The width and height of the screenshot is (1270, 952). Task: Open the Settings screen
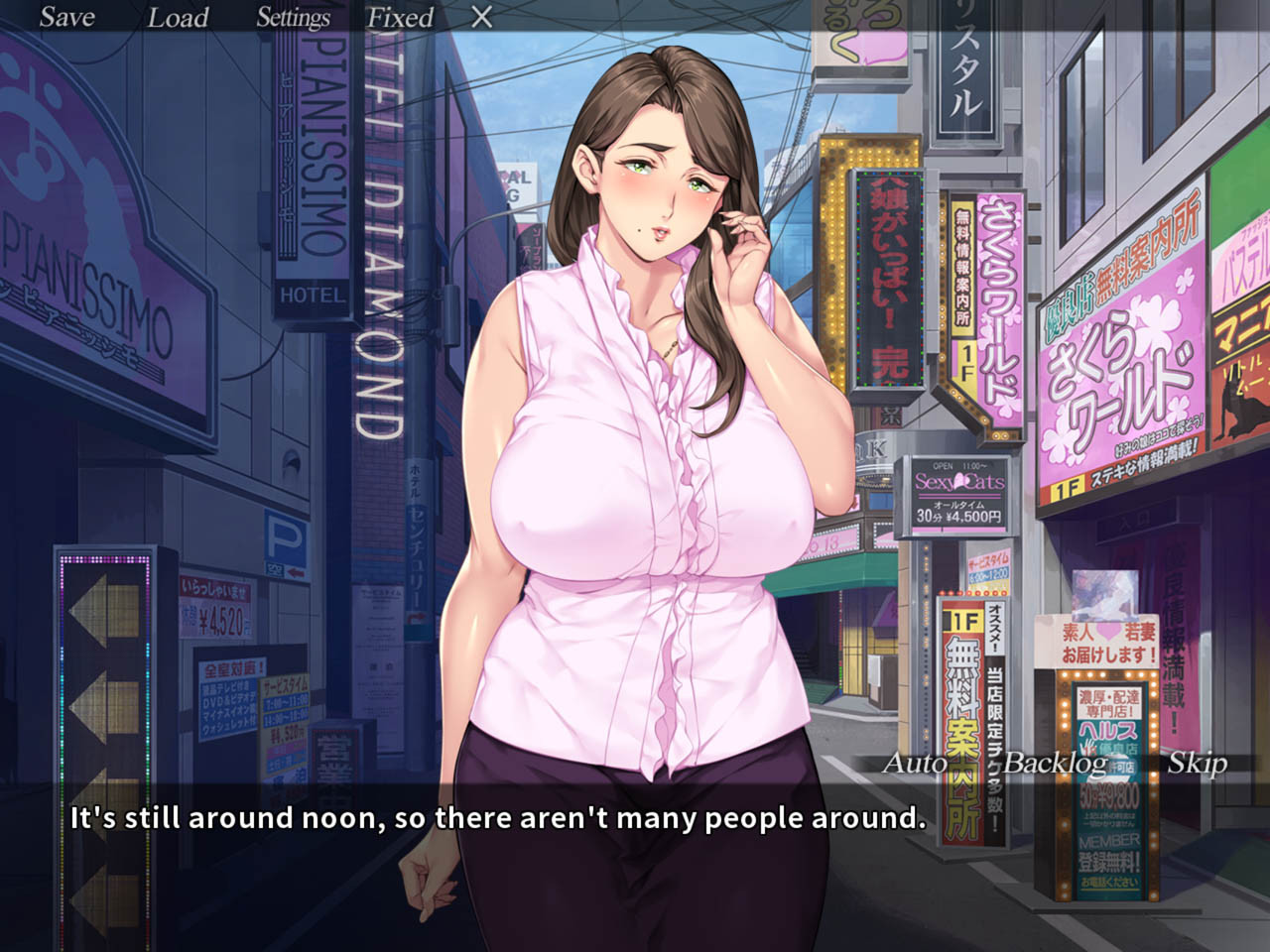click(293, 17)
